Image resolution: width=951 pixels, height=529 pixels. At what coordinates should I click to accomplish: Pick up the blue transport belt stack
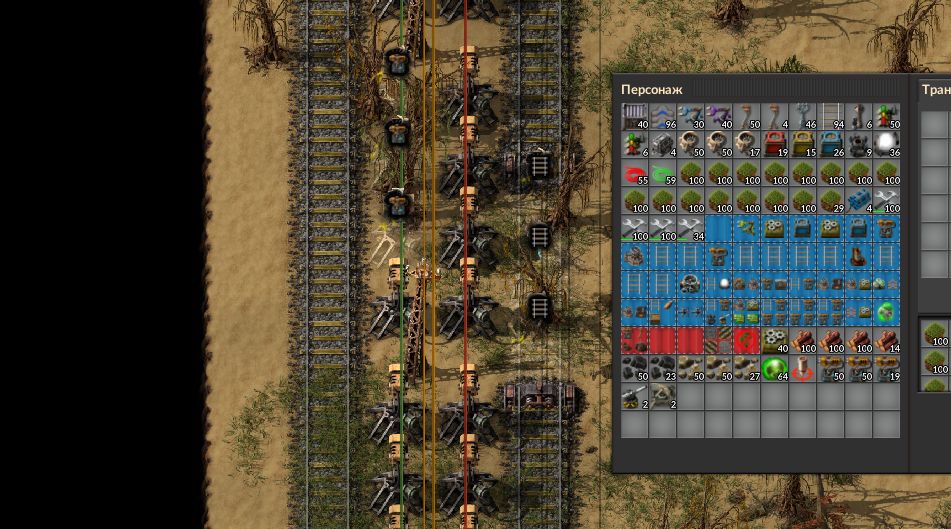click(663, 117)
